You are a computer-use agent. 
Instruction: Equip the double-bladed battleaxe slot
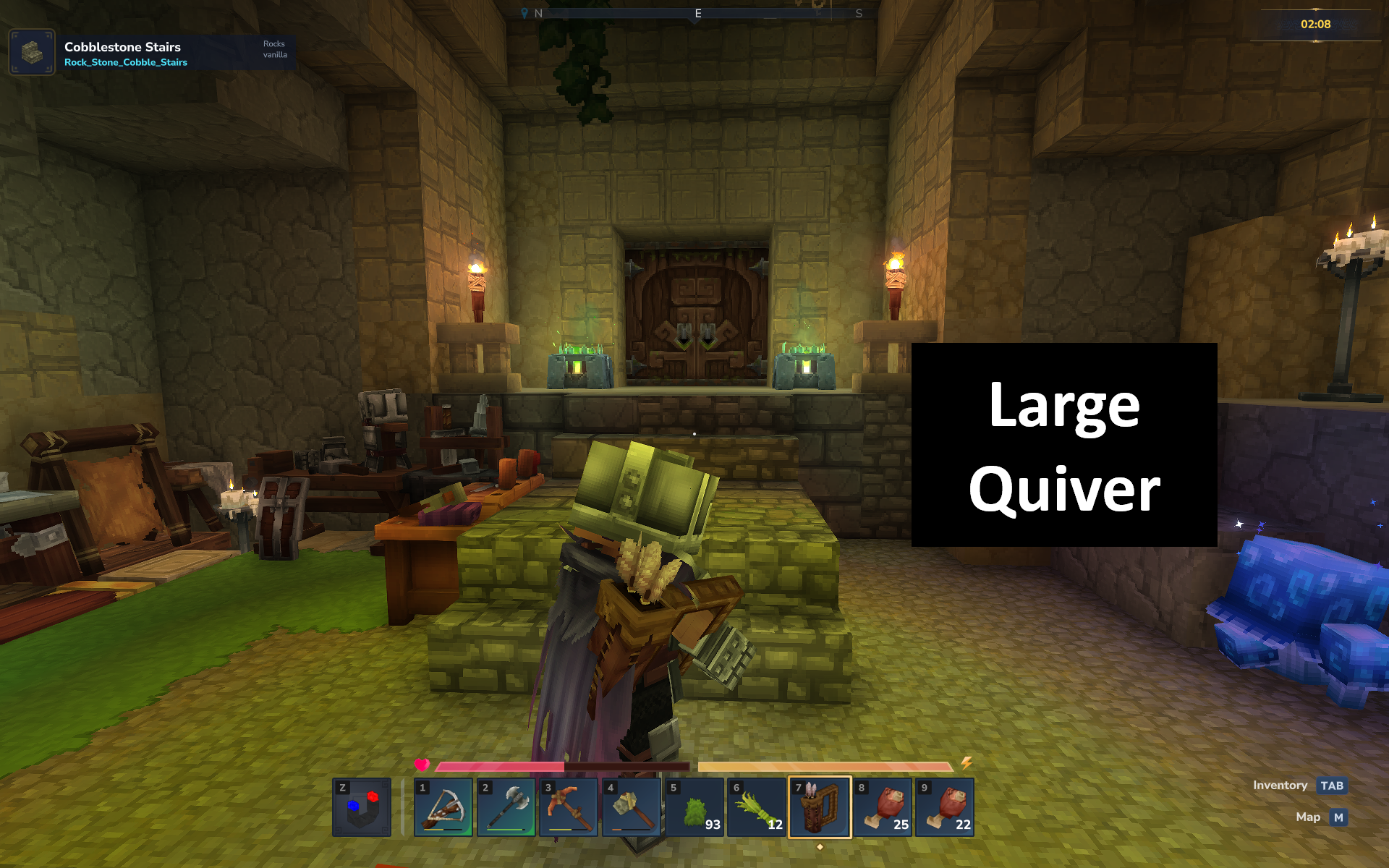coord(506,807)
